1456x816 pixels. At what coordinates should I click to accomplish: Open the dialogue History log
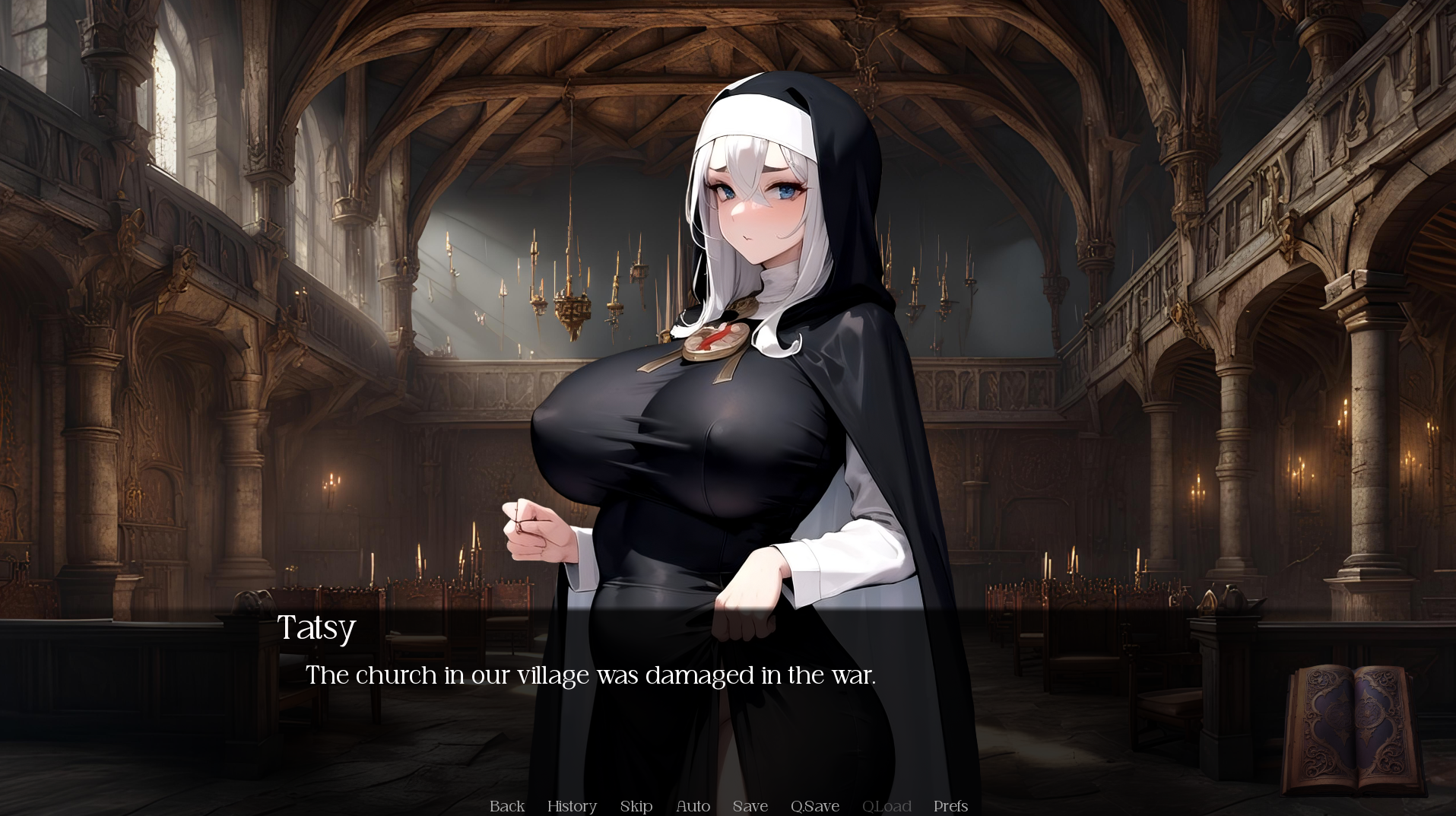pyautogui.click(x=572, y=806)
